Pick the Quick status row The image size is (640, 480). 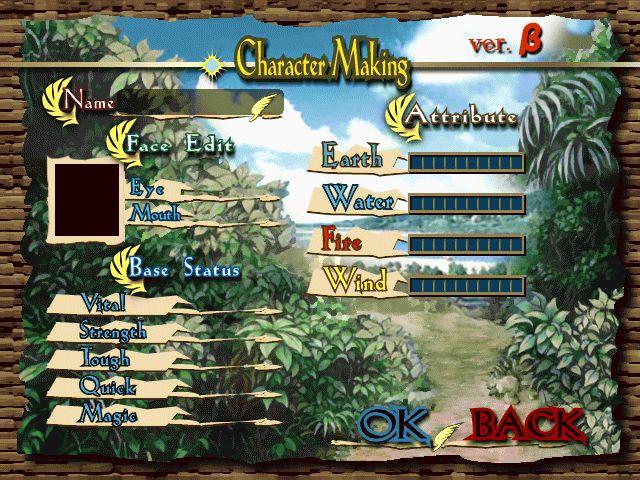pyautogui.click(x=107, y=385)
